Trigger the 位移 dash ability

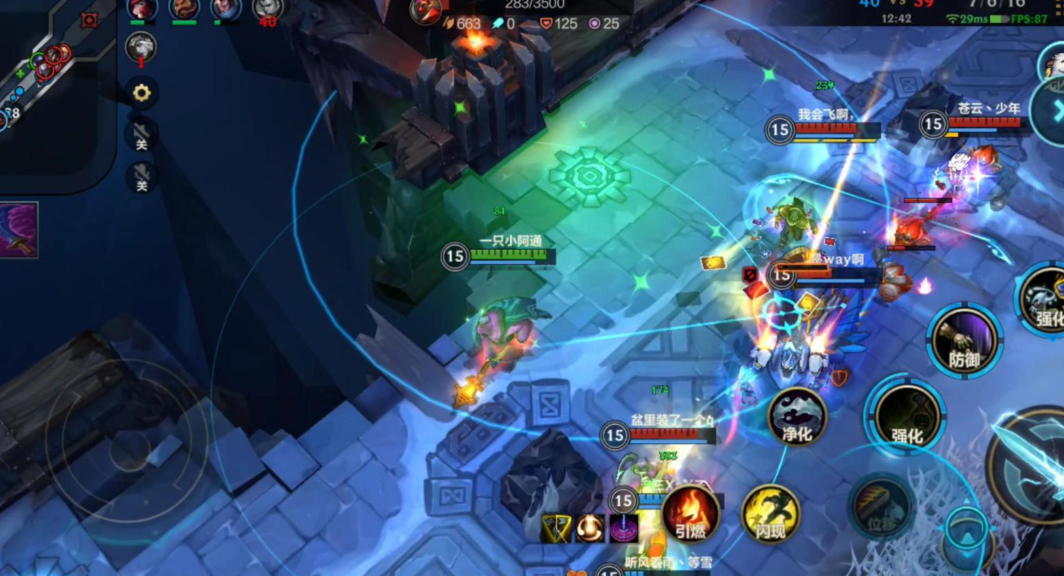tap(880, 507)
